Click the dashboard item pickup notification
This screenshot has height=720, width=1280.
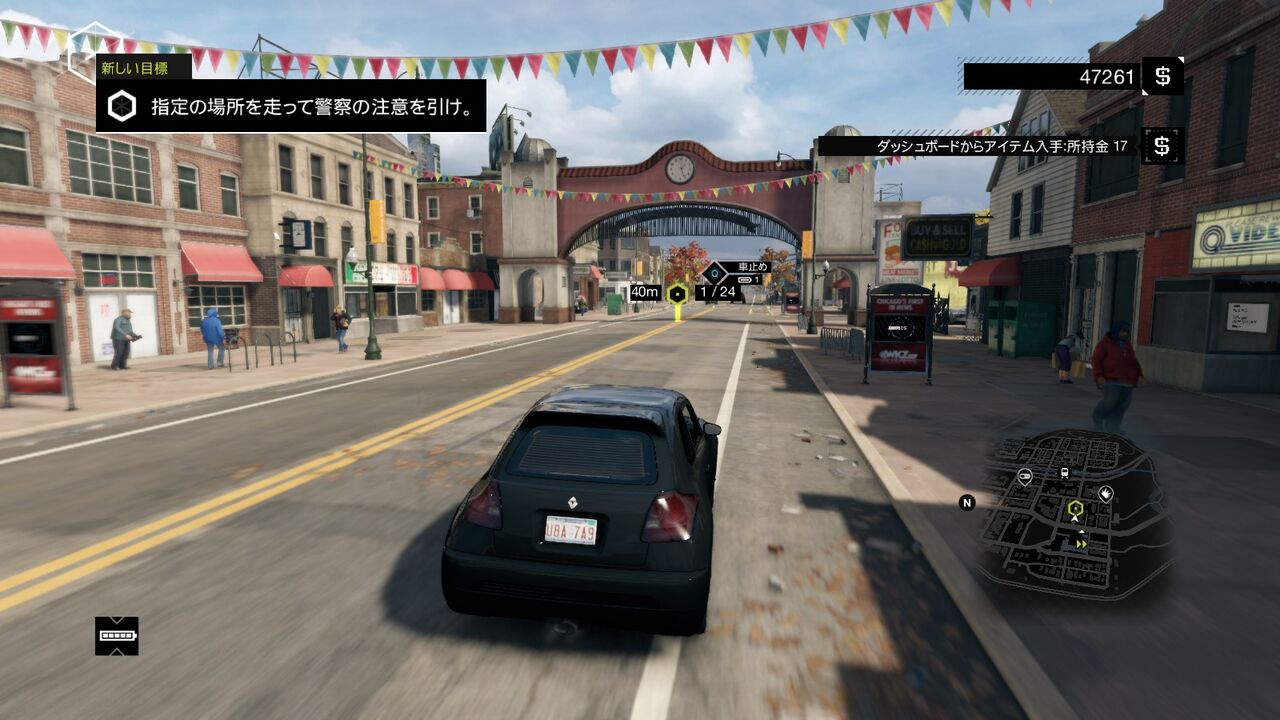pos(1001,146)
